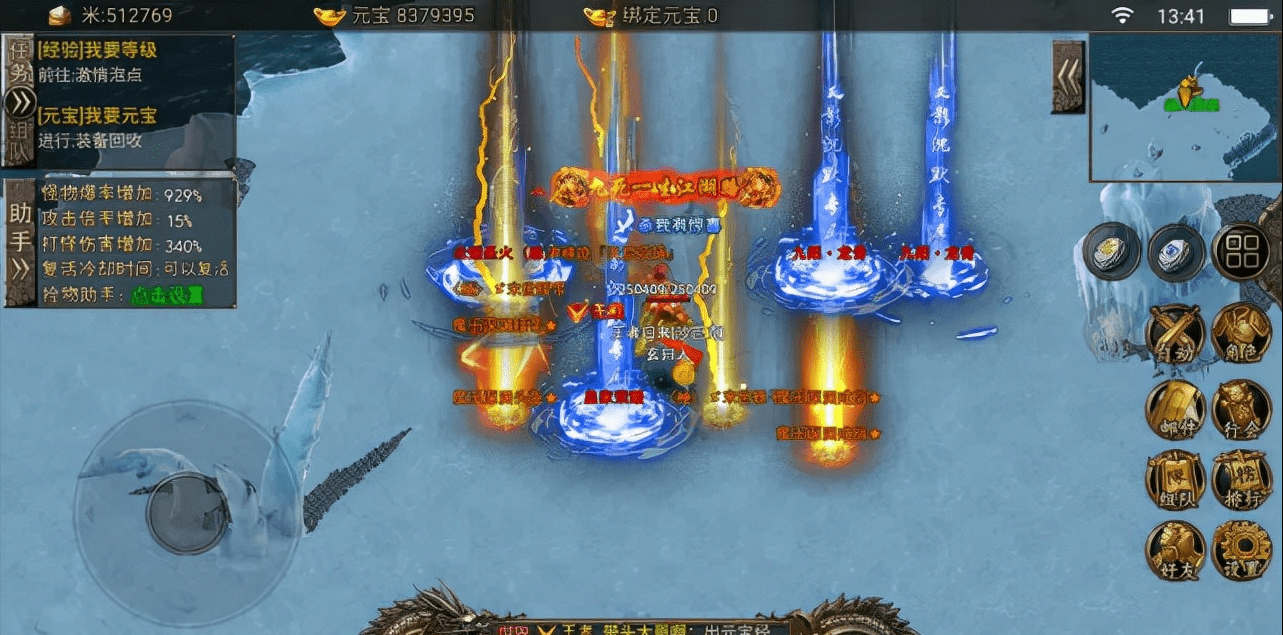
Task: Open the 行会 guild menu
Action: coord(1241,409)
